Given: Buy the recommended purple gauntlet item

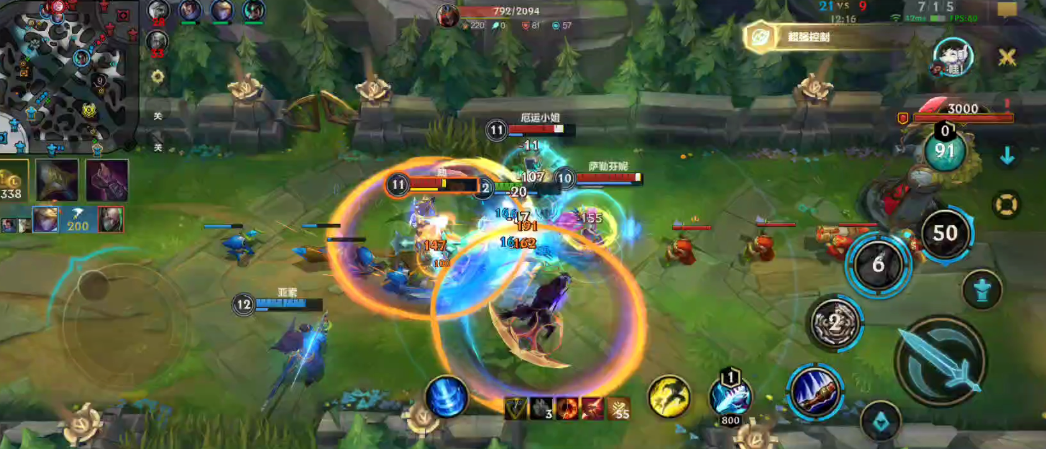Looking at the screenshot, I should coord(107,180).
